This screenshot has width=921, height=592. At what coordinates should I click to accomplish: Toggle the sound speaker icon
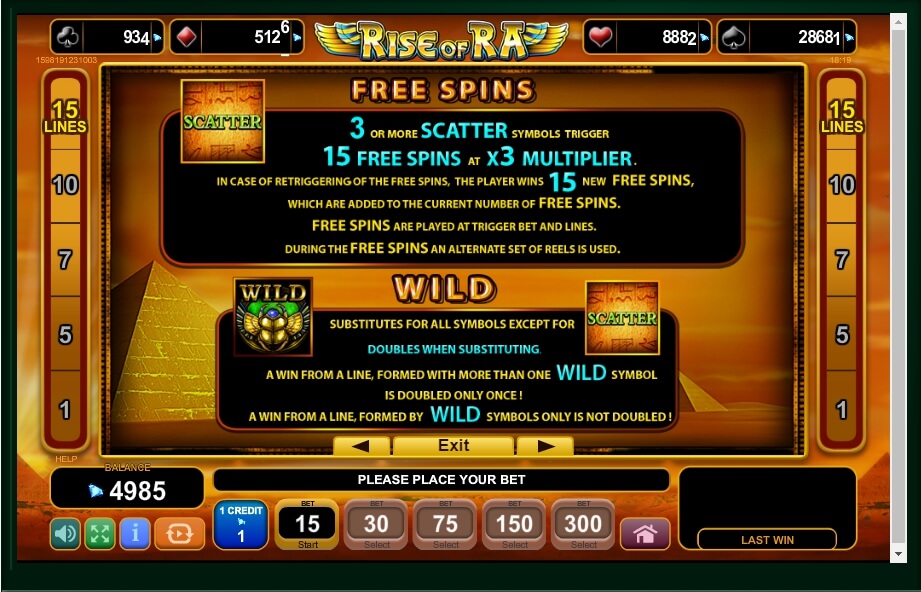[x=65, y=533]
